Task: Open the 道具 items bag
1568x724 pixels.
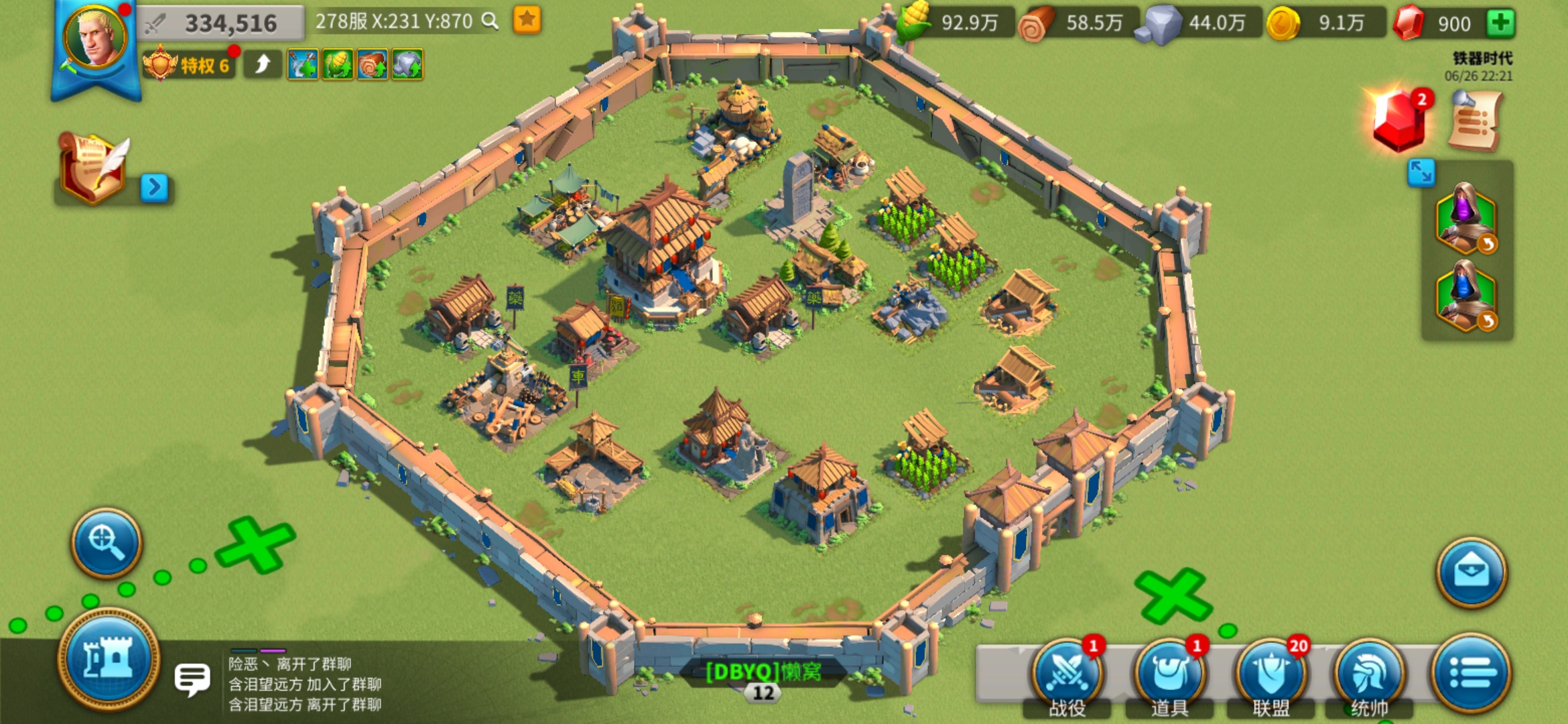Action: click(x=1169, y=674)
